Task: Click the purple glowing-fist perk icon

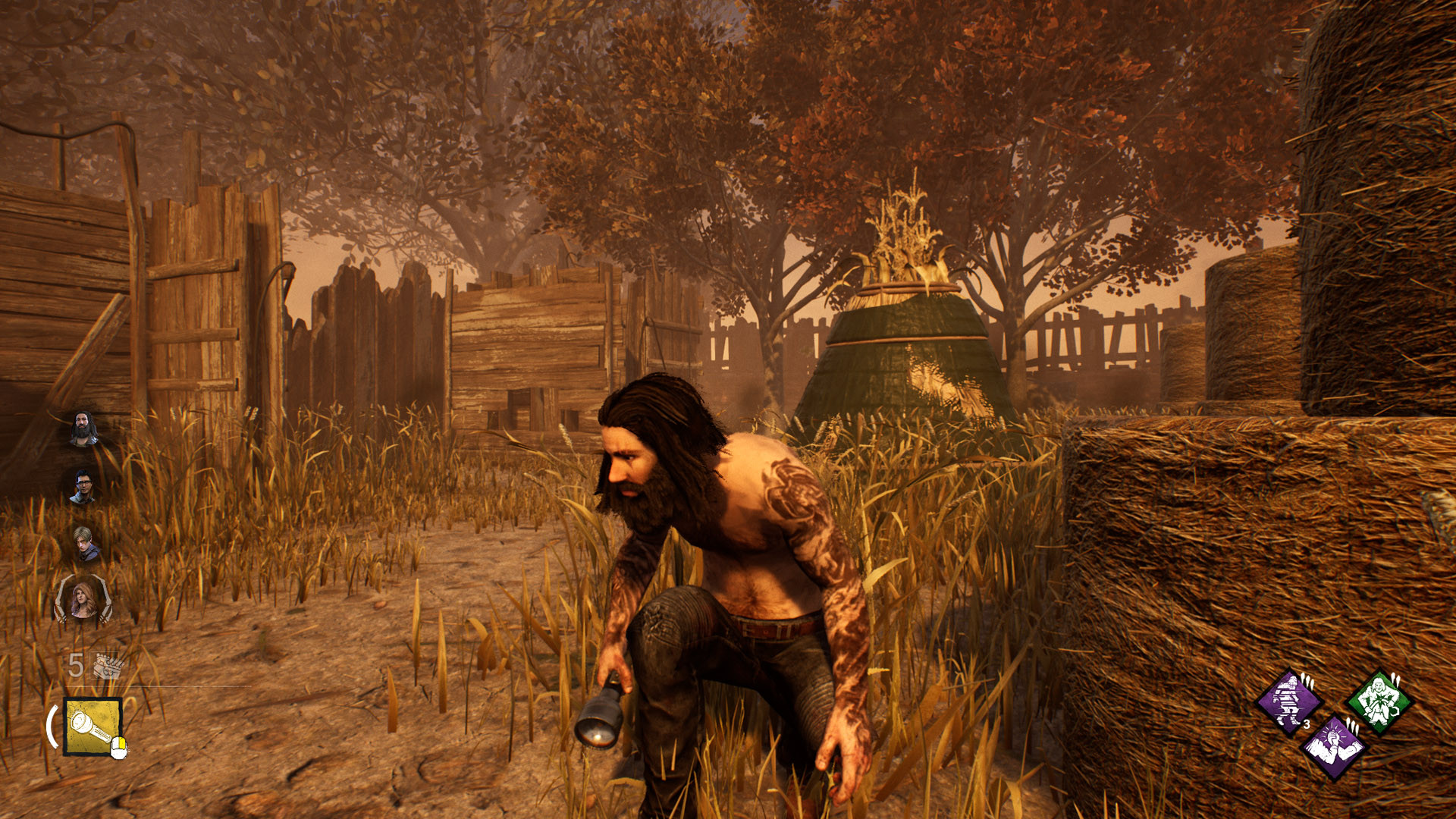Action: 1333,748
